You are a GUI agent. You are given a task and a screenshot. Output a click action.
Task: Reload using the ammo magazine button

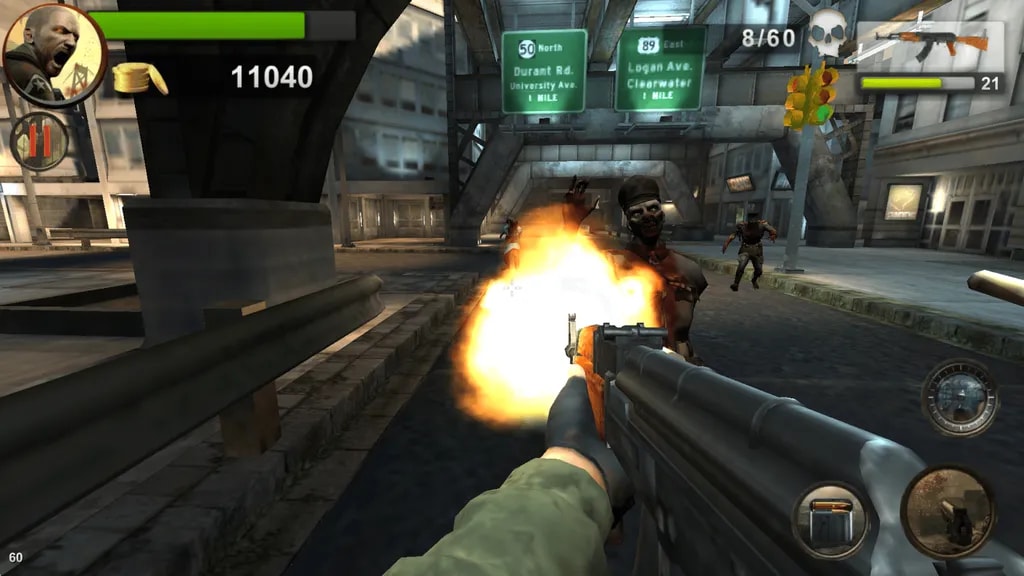click(831, 520)
